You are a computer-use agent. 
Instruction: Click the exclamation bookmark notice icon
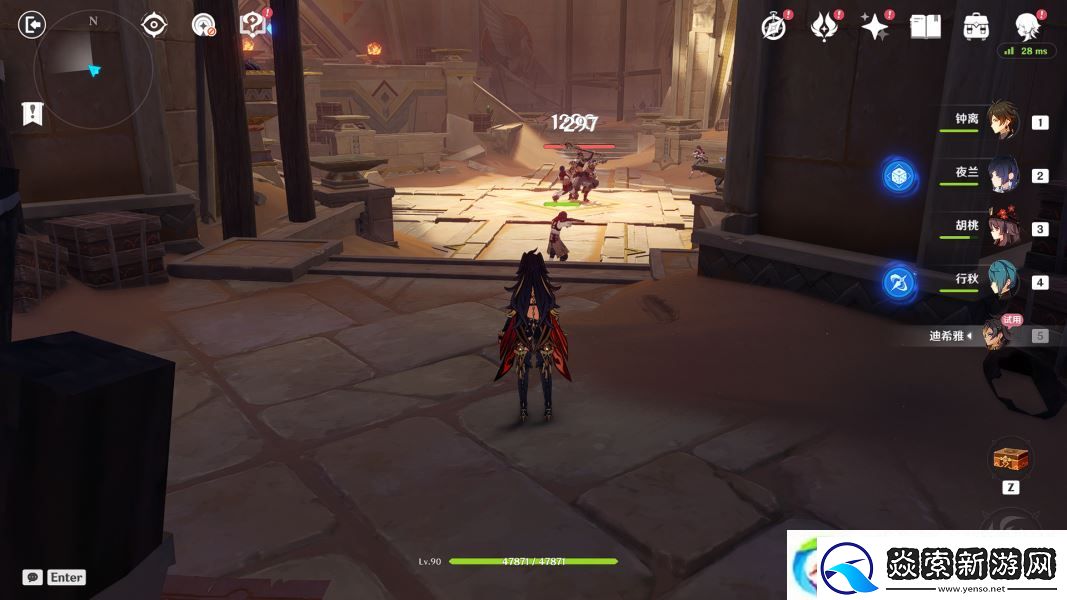point(33,113)
